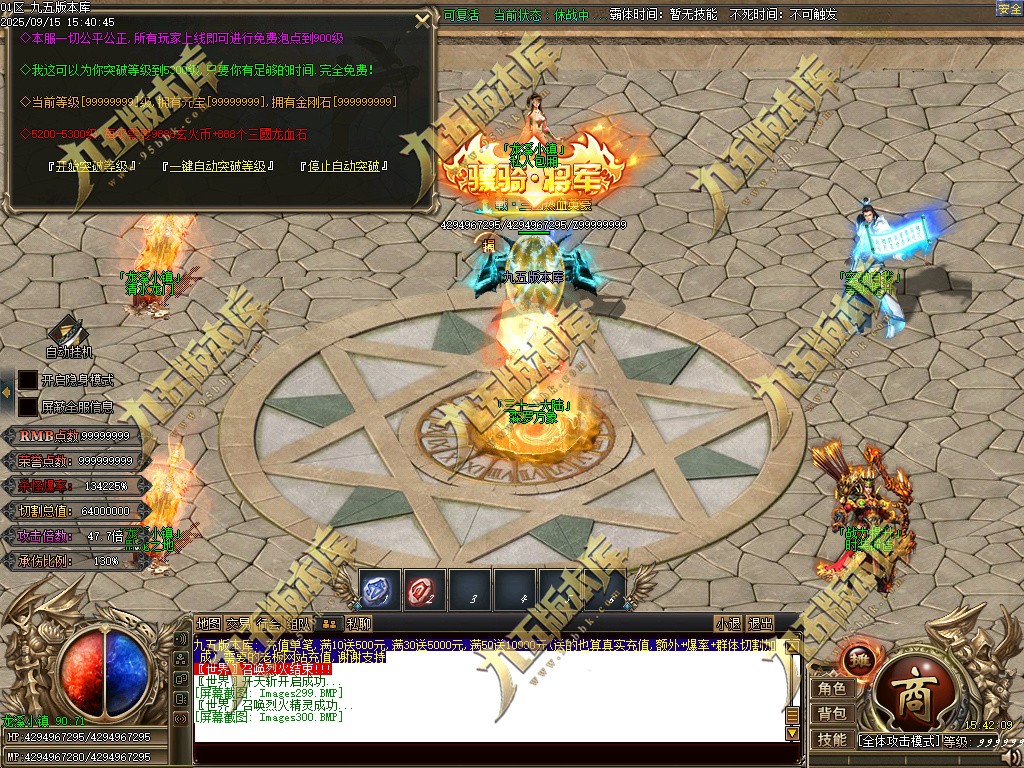Enable the 屏蔽全服信息 checkbox

[x=28, y=407]
